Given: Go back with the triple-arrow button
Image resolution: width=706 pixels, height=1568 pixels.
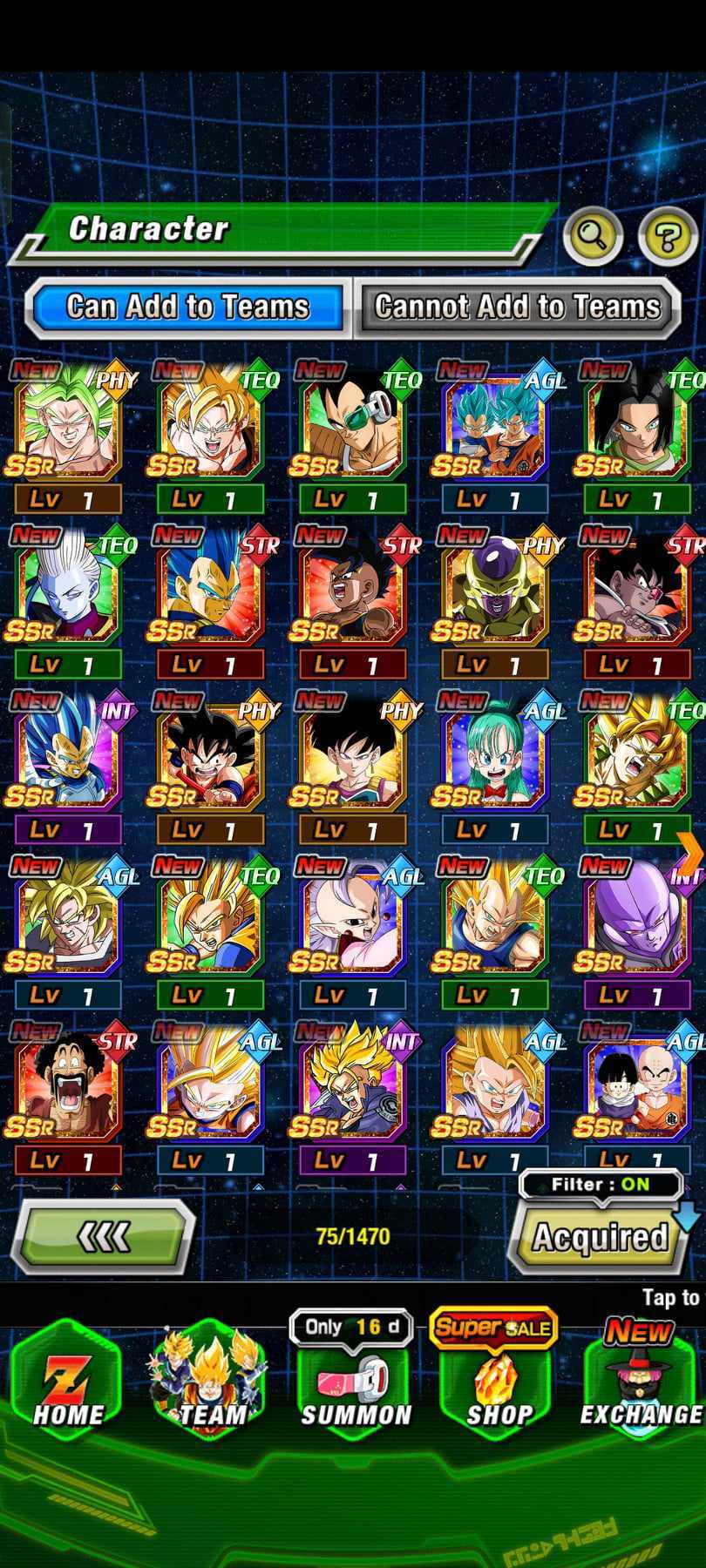Looking at the screenshot, I should pos(103,1235).
